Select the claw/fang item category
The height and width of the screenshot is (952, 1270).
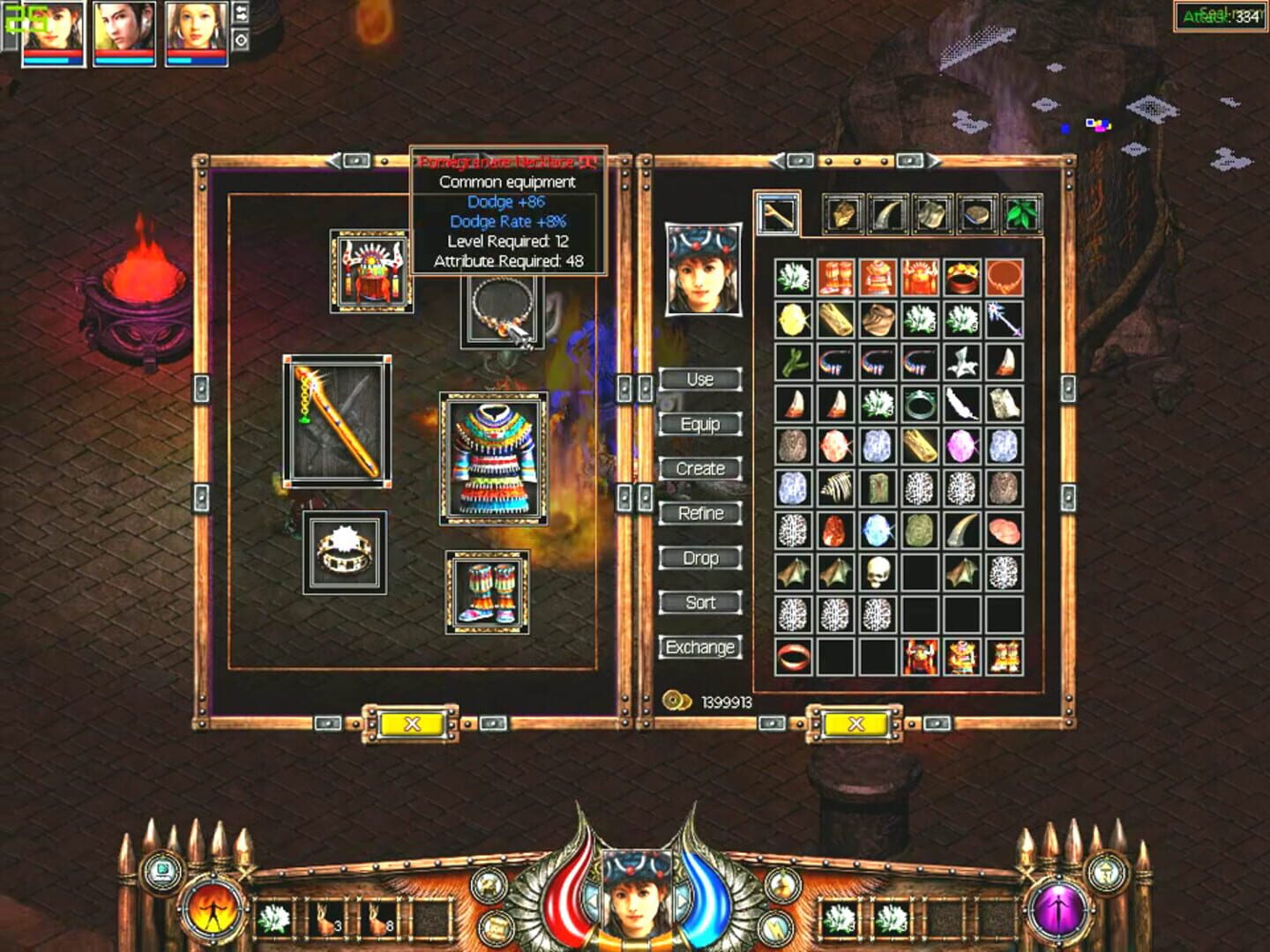[x=888, y=213]
